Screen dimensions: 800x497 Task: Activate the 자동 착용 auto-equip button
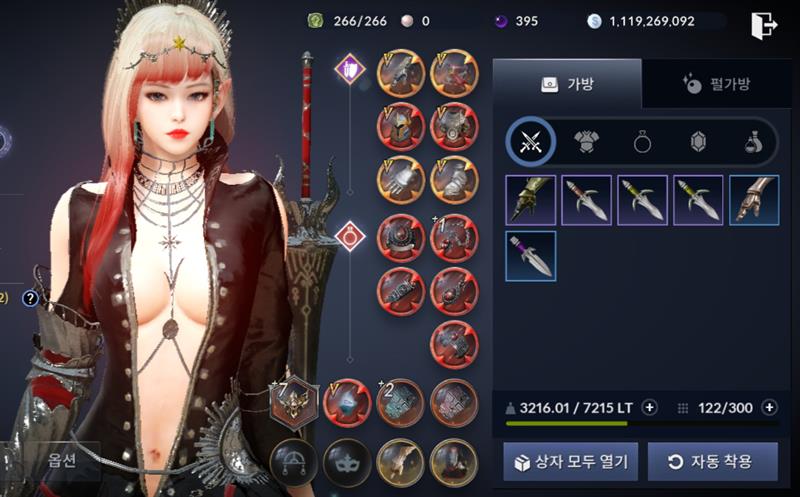[x=712, y=462]
